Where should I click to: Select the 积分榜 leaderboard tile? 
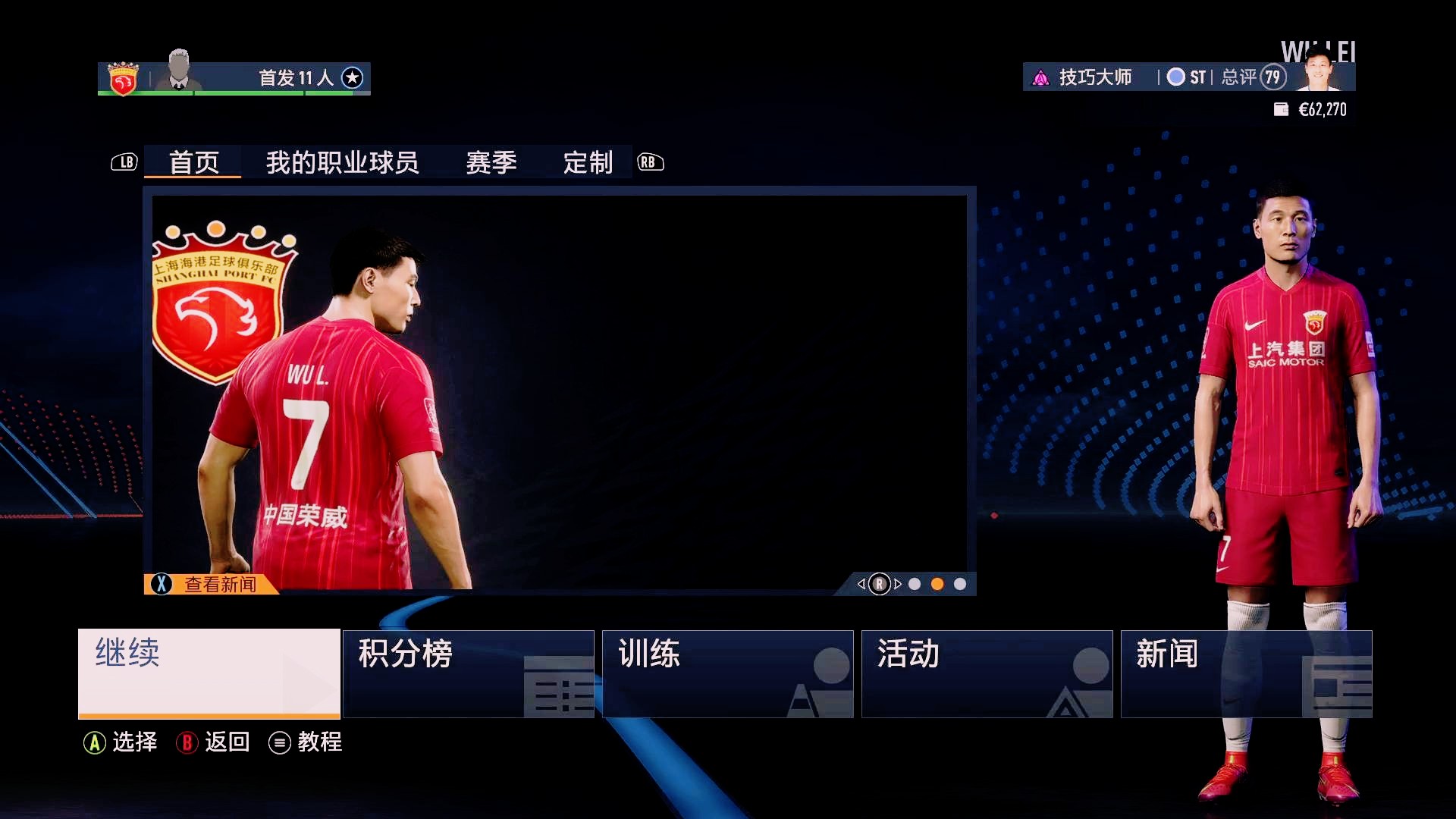click(468, 673)
